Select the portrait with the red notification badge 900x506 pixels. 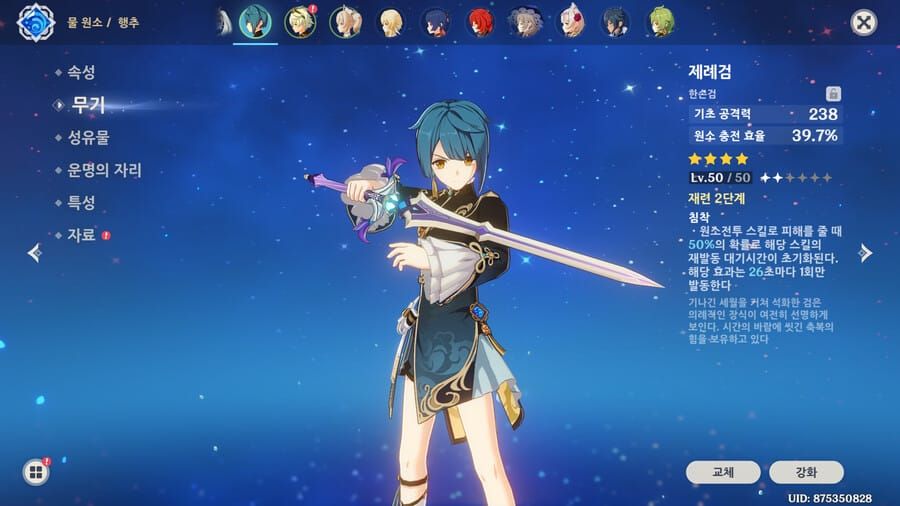pyautogui.click(x=299, y=22)
